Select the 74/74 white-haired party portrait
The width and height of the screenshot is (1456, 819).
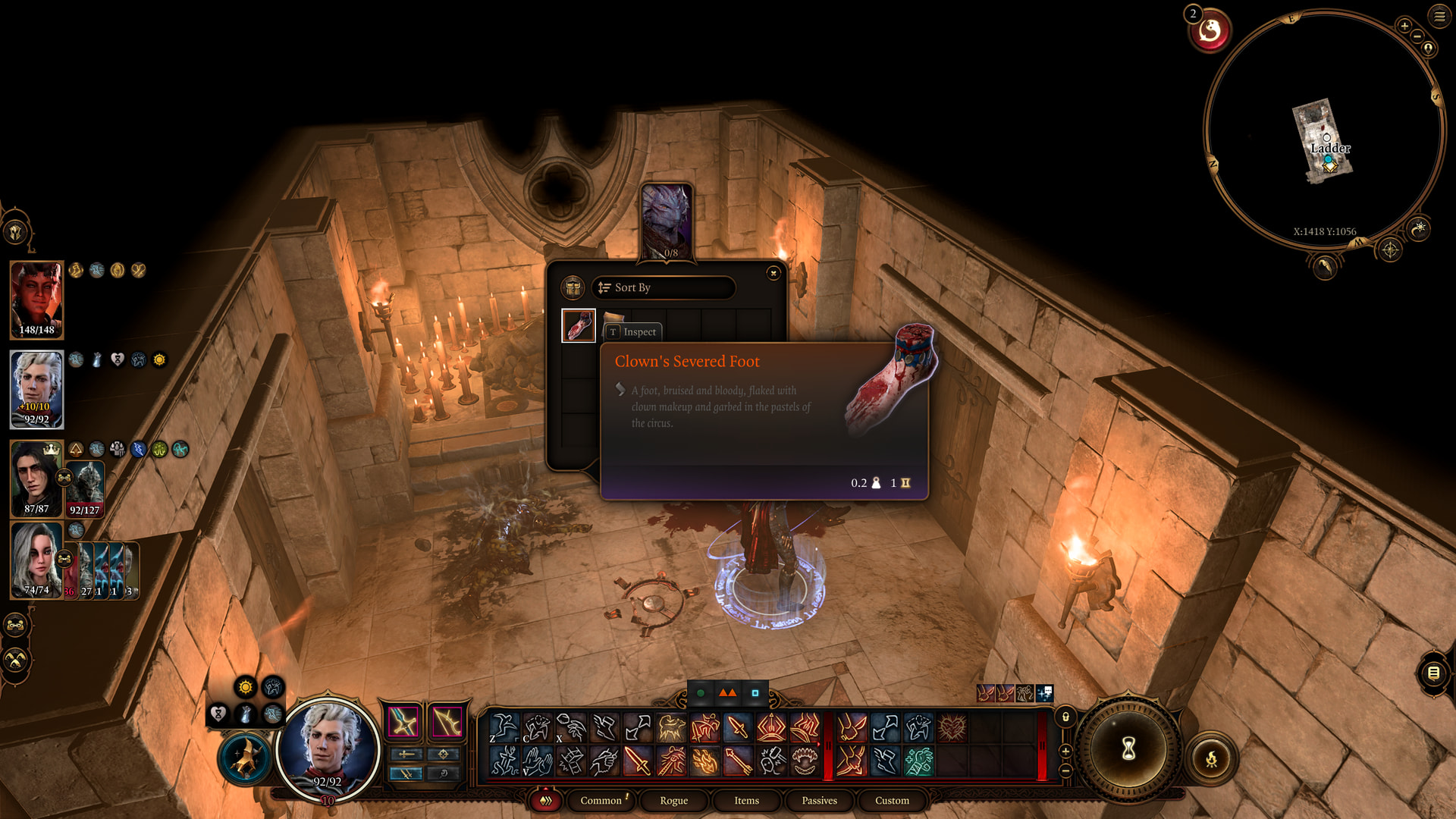(36, 560)
